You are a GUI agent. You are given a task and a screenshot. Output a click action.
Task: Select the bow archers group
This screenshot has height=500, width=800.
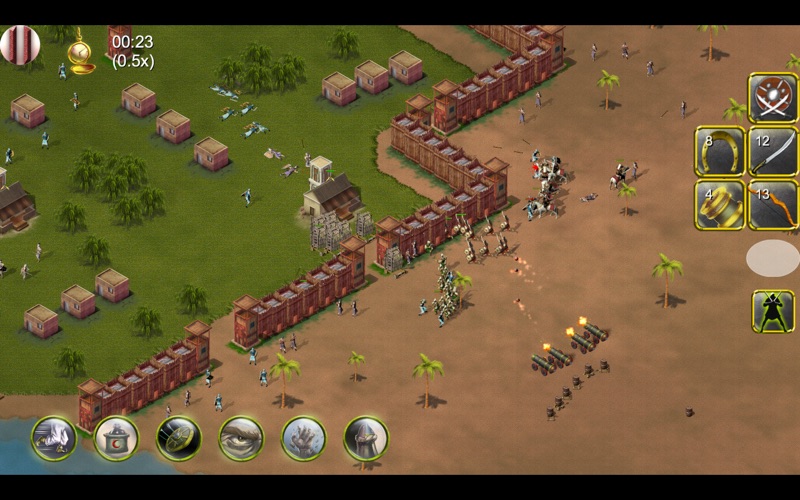tap(773, 204)
